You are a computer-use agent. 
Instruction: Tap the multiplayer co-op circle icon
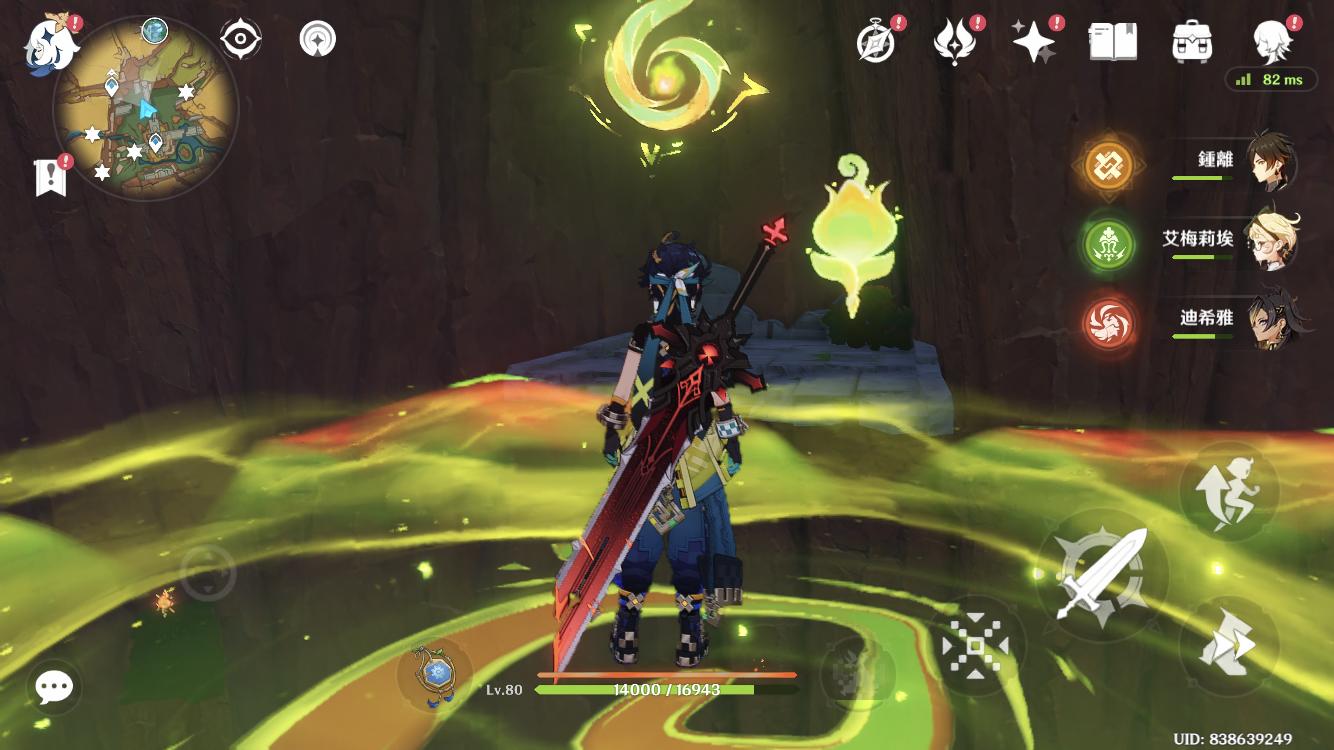click(x=318, y=39)
